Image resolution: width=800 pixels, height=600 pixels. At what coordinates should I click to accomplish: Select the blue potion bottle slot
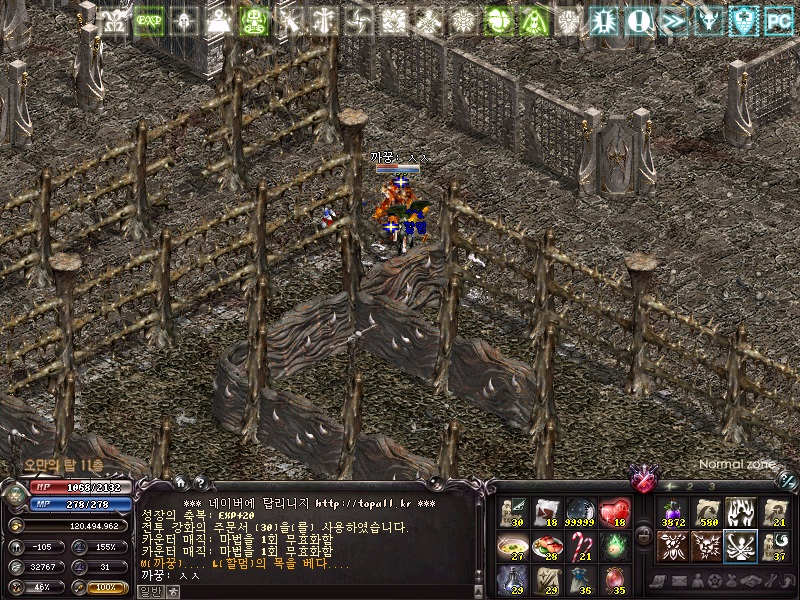[513, 579]
